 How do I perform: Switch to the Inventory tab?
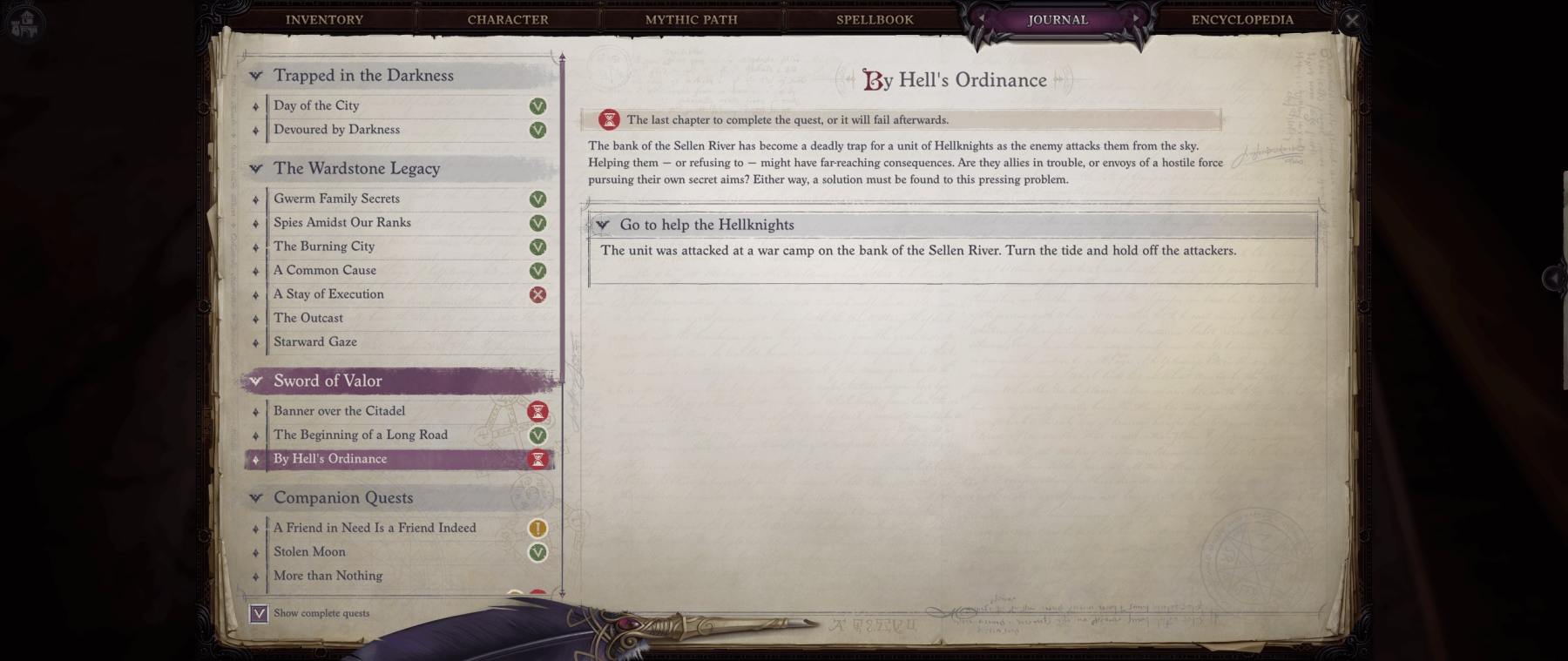click(x=324, y=19)
